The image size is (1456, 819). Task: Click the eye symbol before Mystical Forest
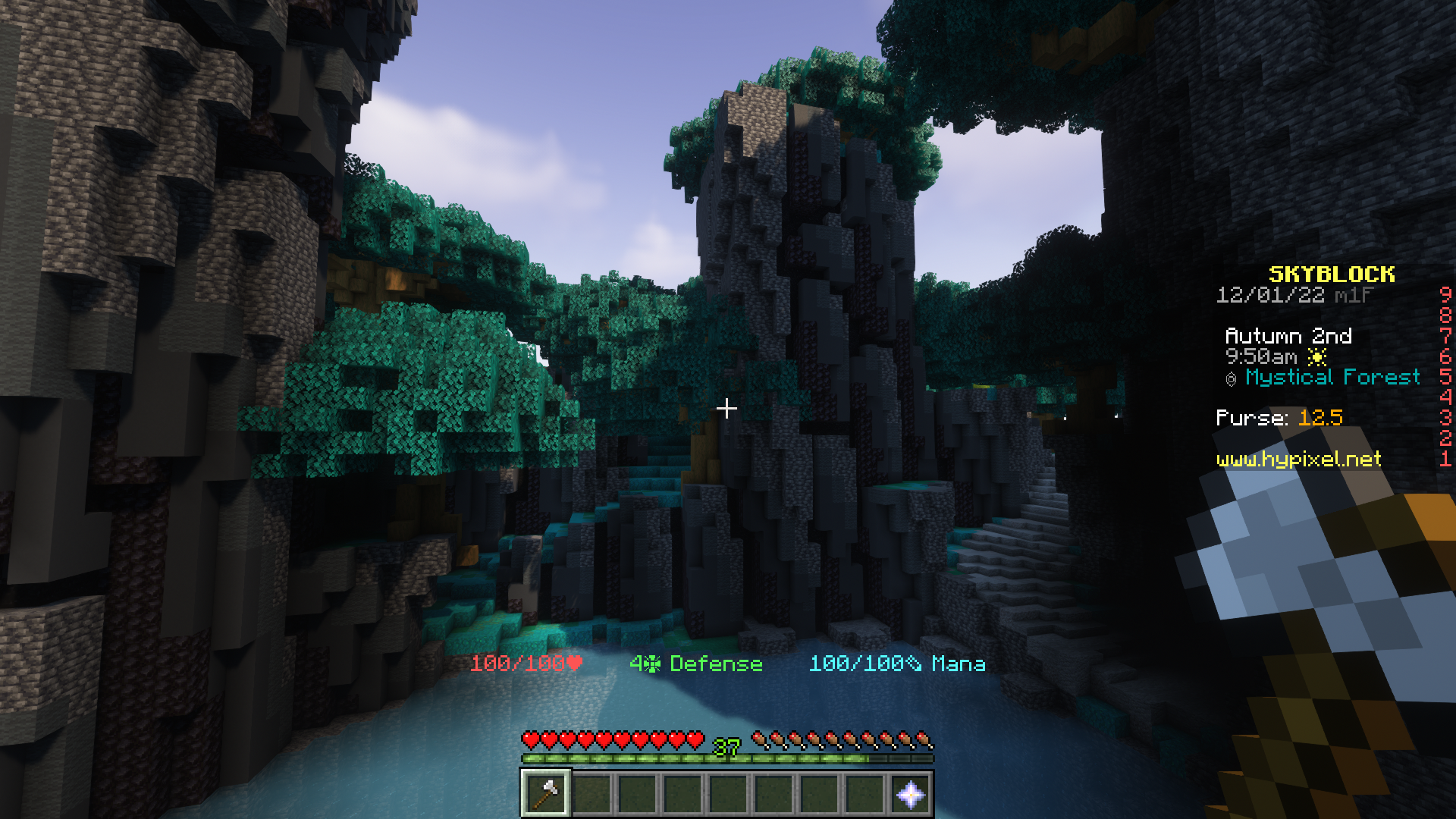1232,378
